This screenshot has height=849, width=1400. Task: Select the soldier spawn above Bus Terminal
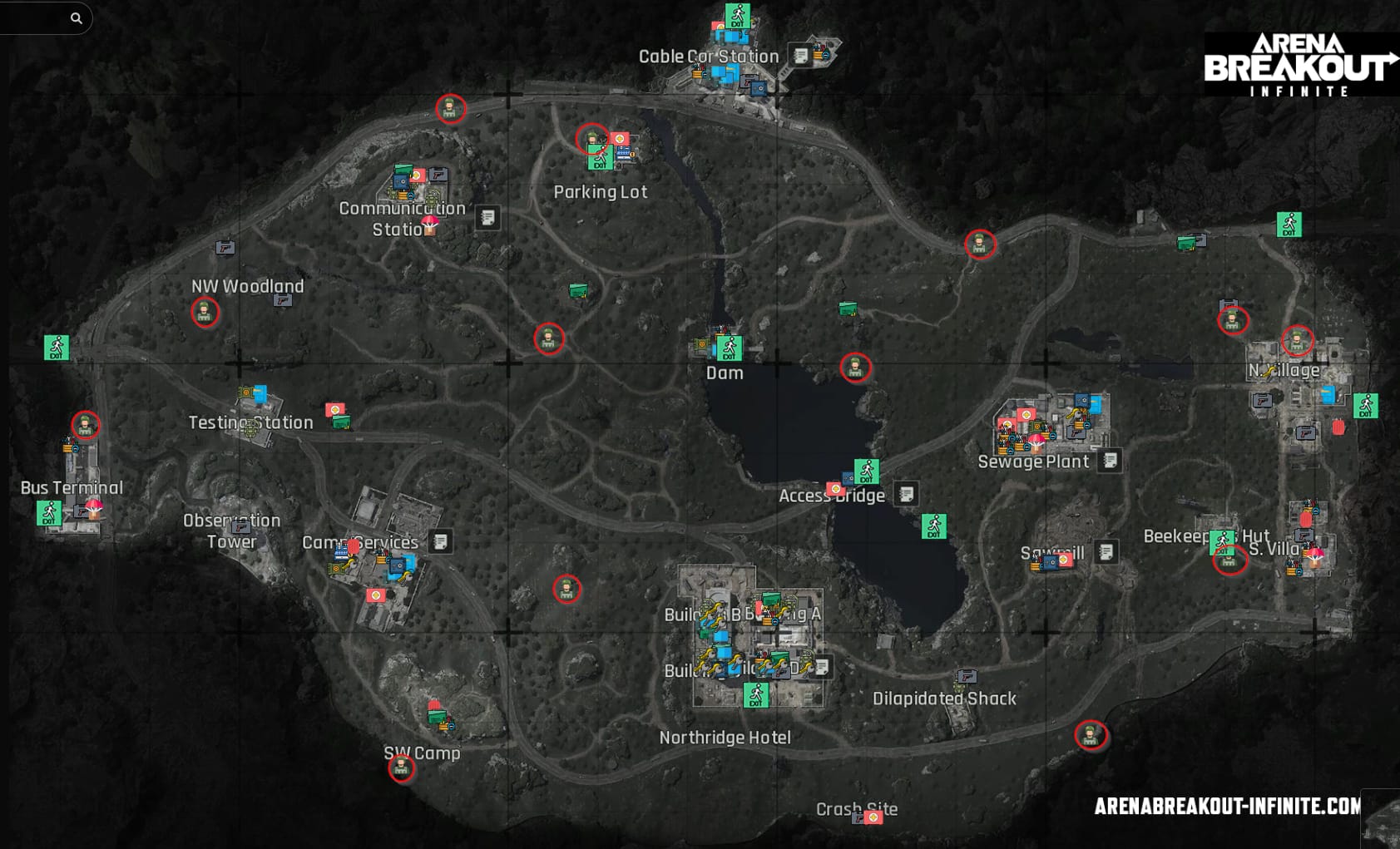tap(85, 426)
